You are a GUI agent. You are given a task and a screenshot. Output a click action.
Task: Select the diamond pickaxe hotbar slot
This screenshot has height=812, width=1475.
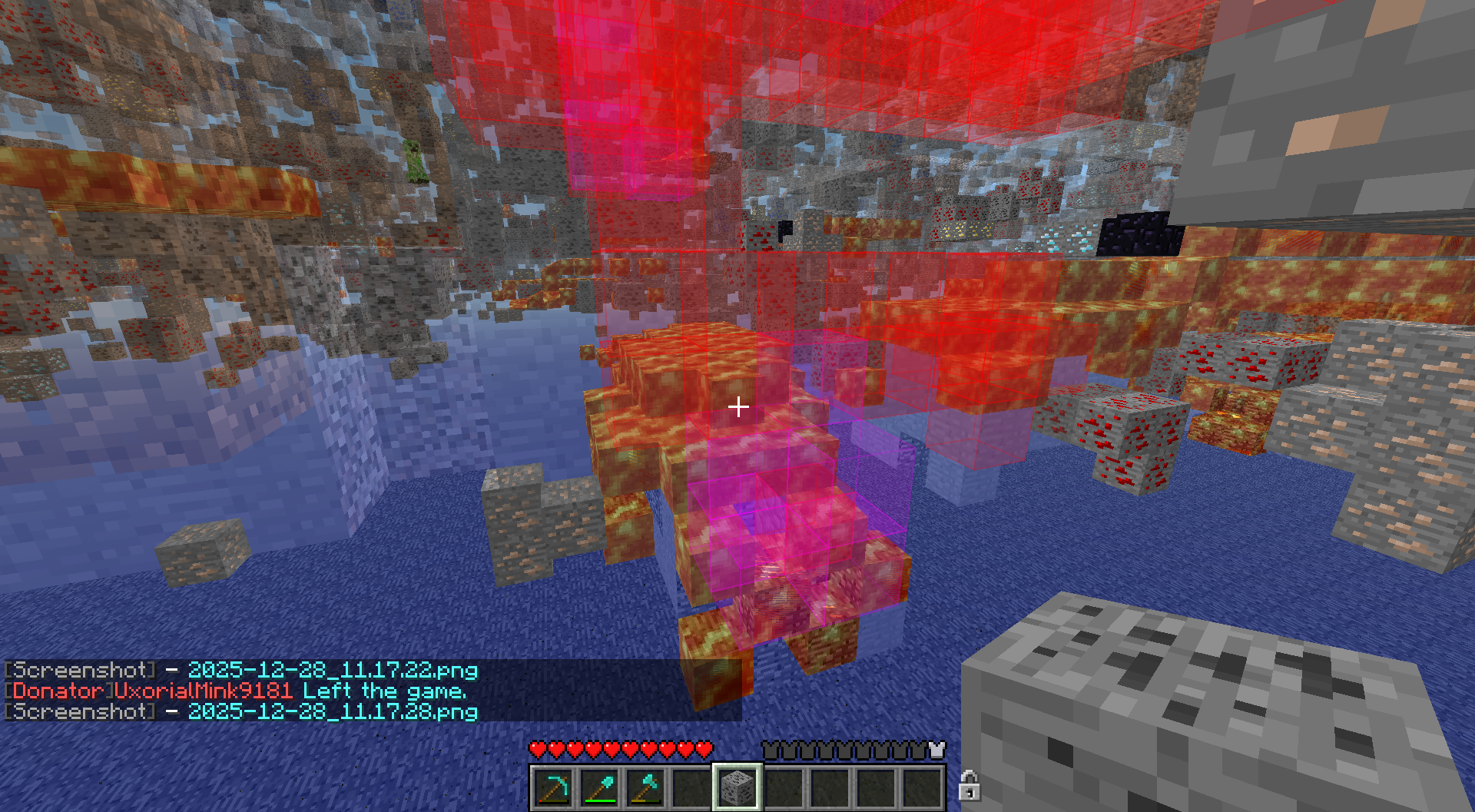553,787
